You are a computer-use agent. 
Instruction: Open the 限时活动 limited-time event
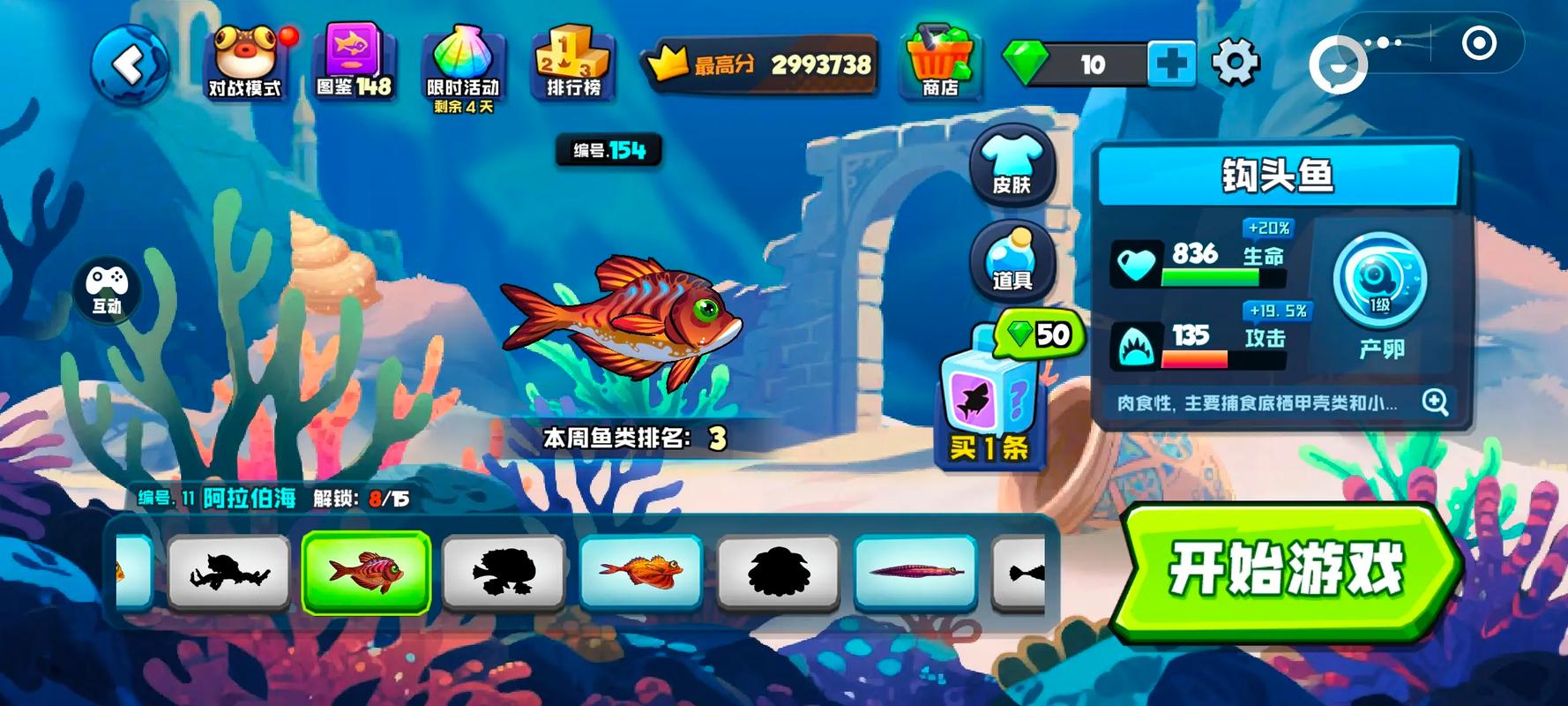coord(463,66)
